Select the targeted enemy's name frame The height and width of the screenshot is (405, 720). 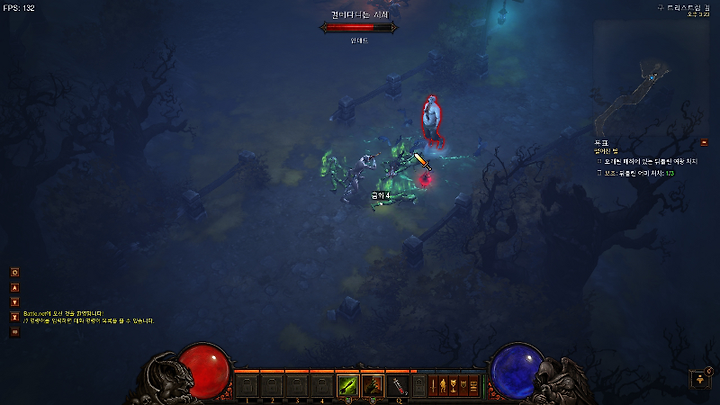(359, 28)
